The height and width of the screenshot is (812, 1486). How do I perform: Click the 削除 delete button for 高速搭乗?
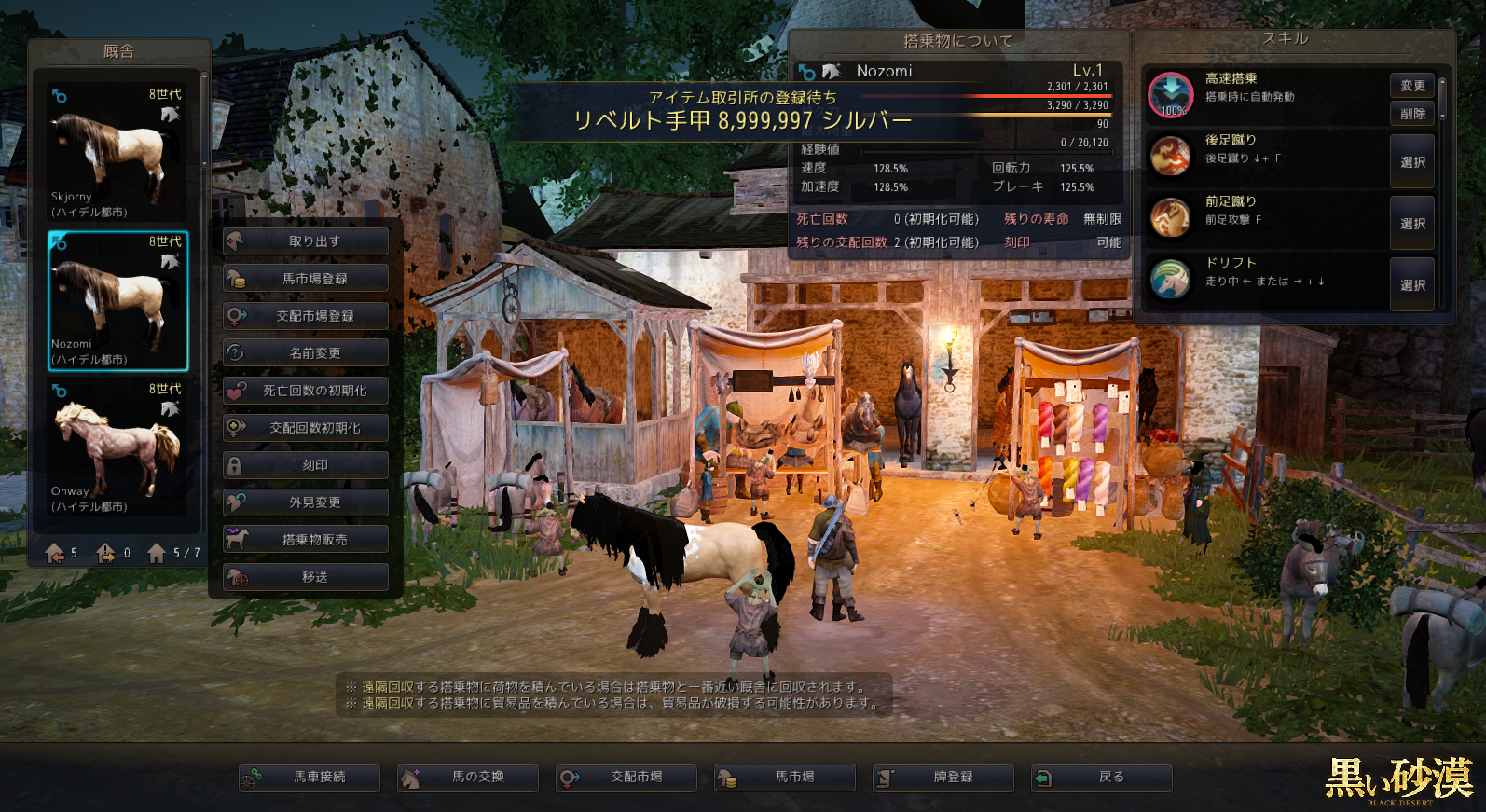1411,114
